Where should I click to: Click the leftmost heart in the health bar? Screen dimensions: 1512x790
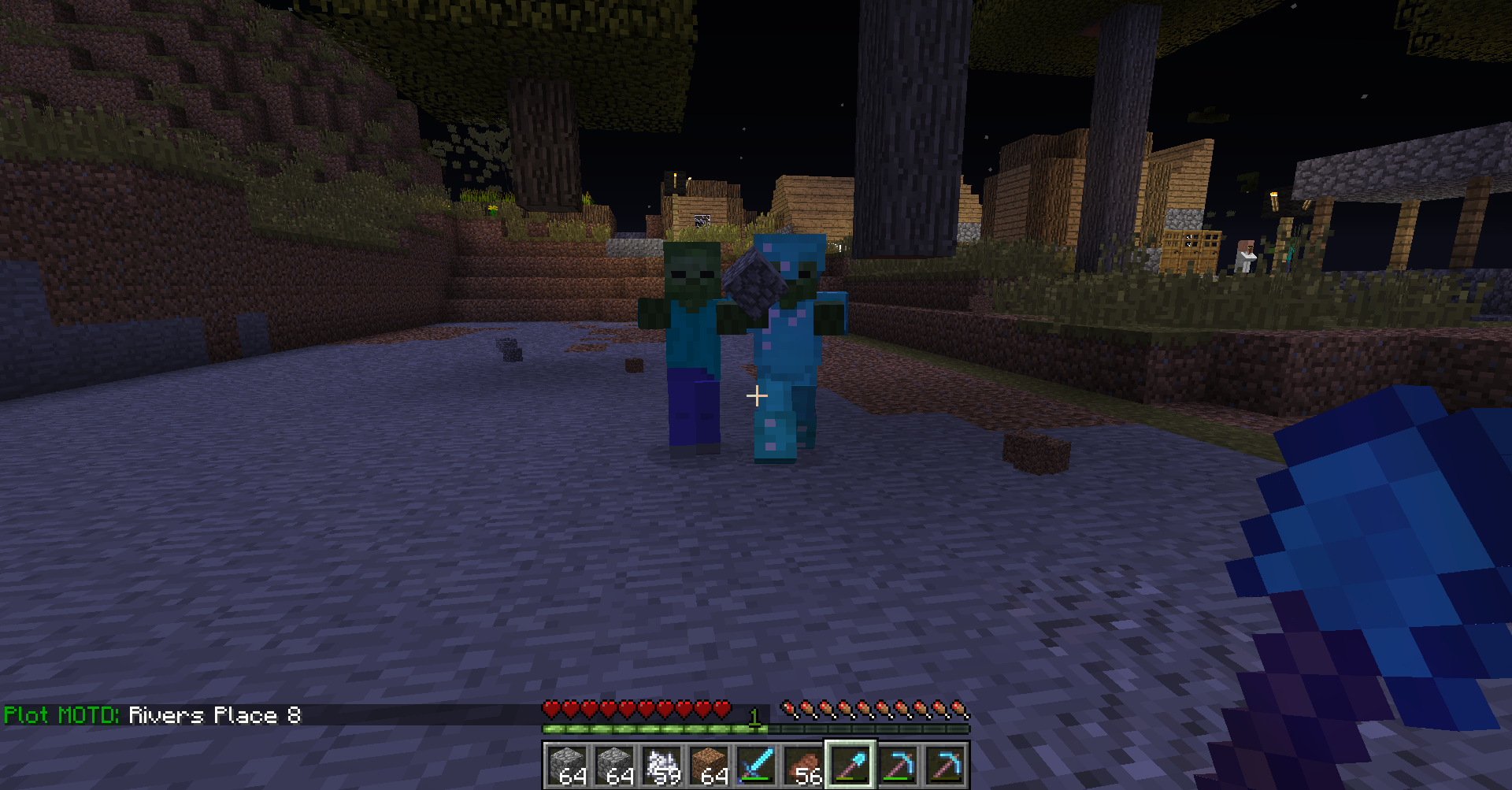pos(550,710)
